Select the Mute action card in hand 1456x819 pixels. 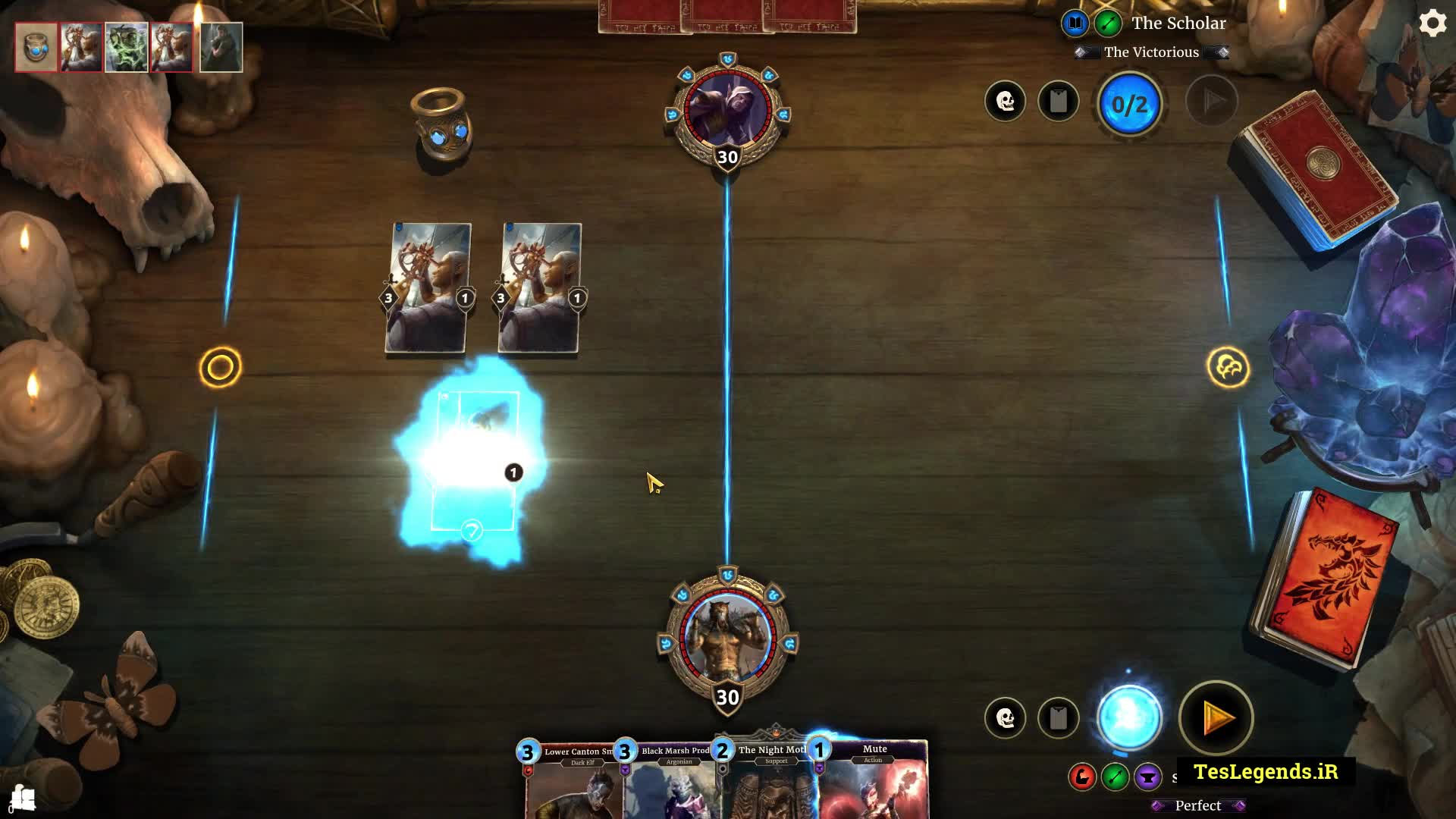[x=874, y=781]
